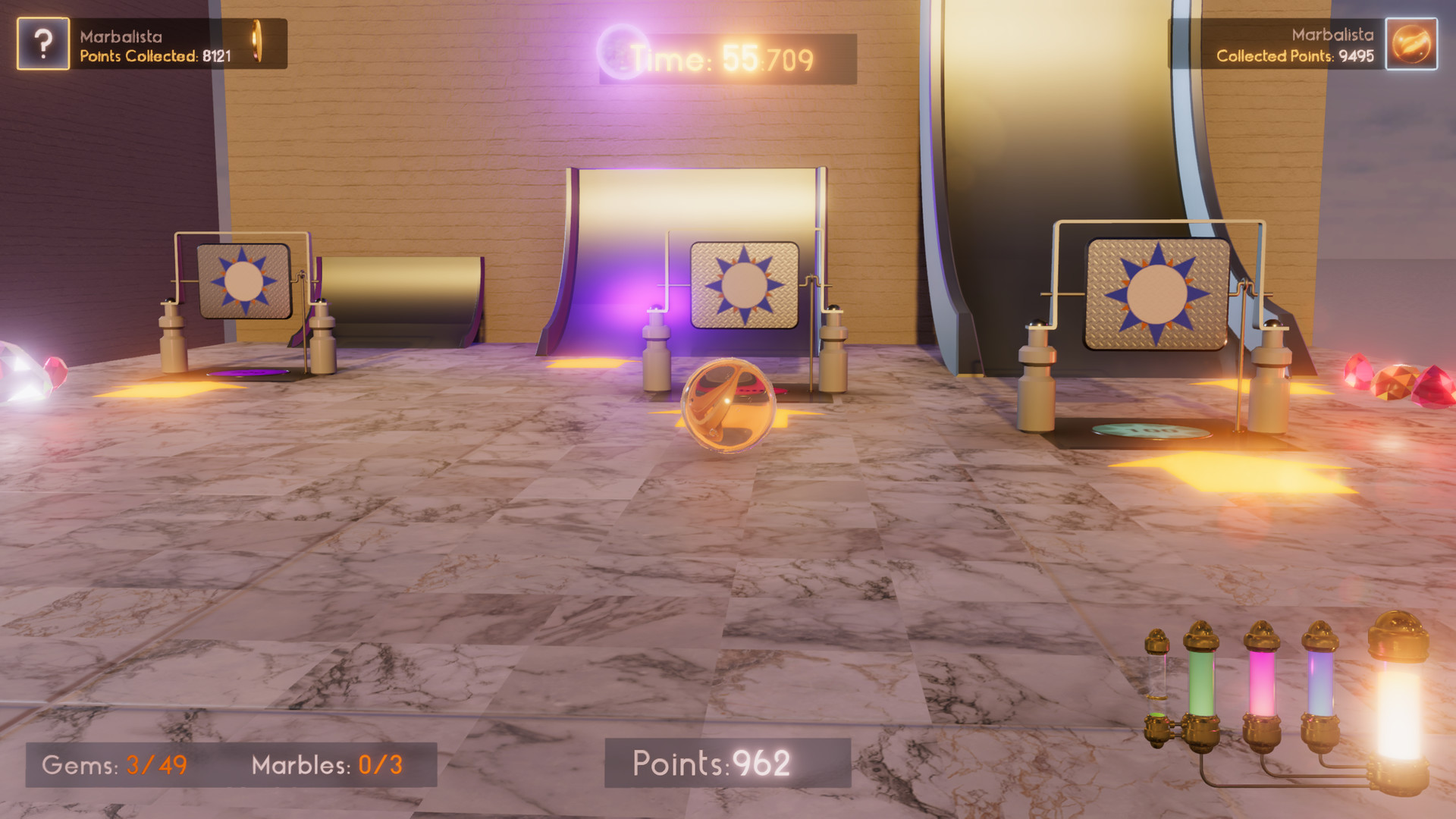Click the question mark avatar icon
This screenshot has height=819, width=1456.
click(42, 43)
